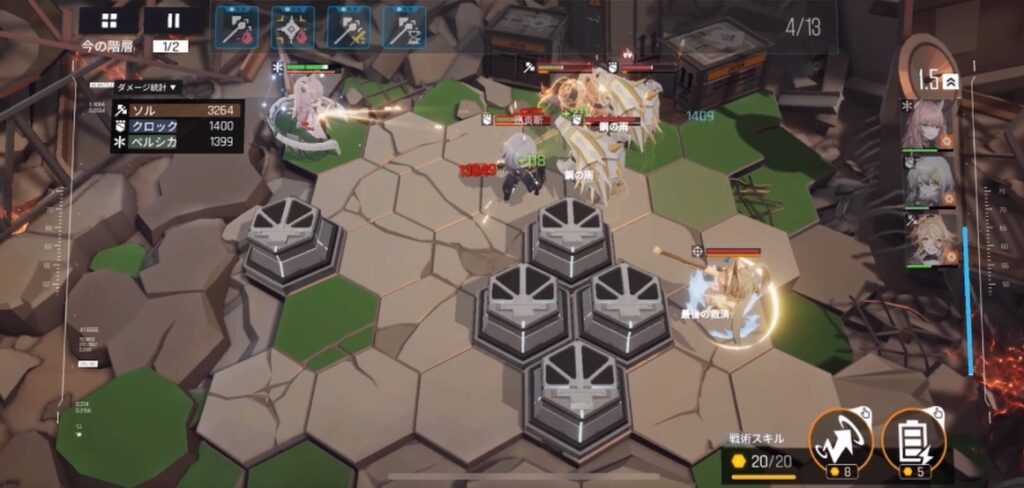Activate the spinning arrow tactical skill
The image size is (1024, 488).
[x=840, y=440]
